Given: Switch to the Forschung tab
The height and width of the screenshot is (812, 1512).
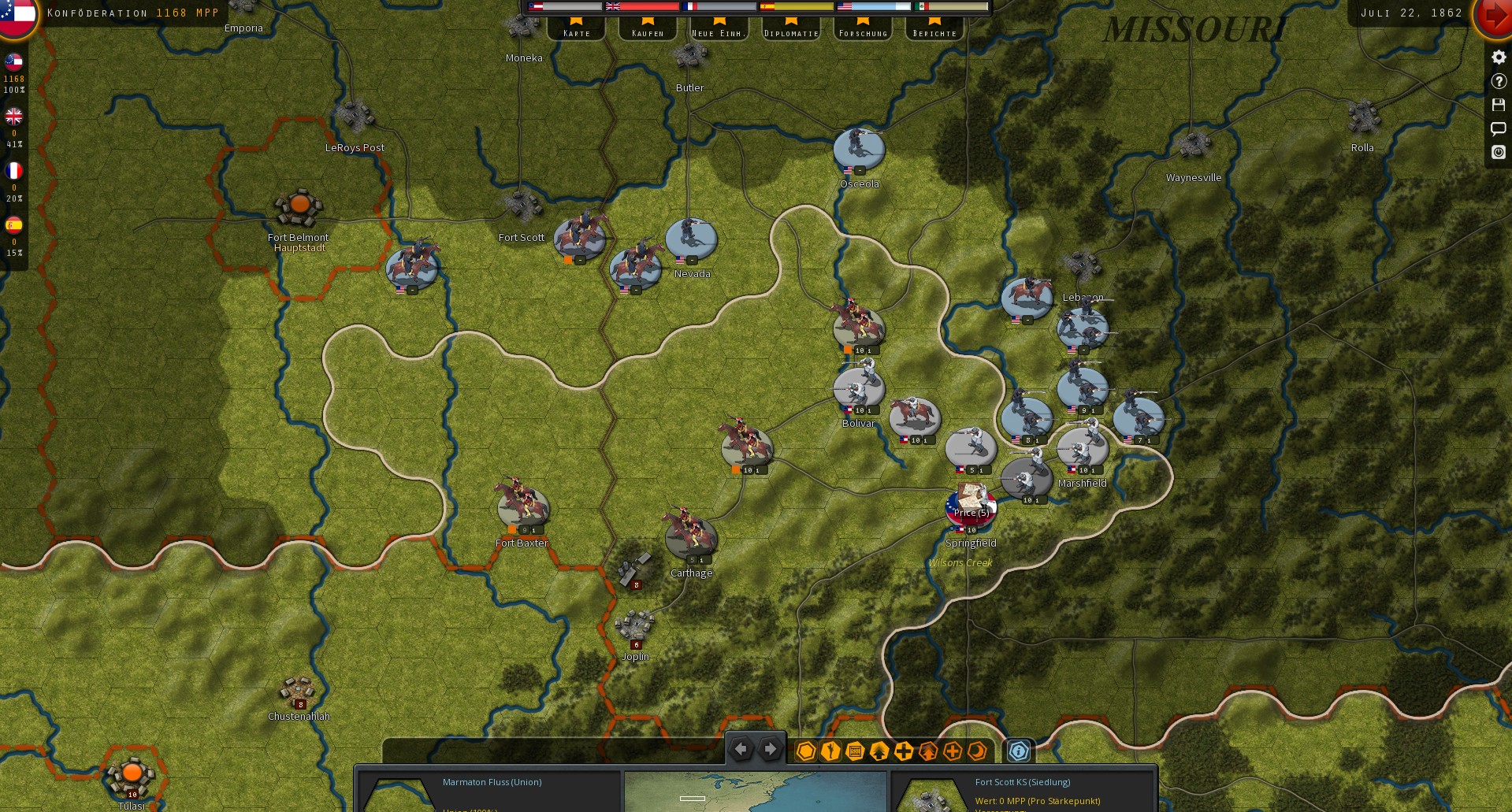Looking at the screenshot, I should point(862,32).
